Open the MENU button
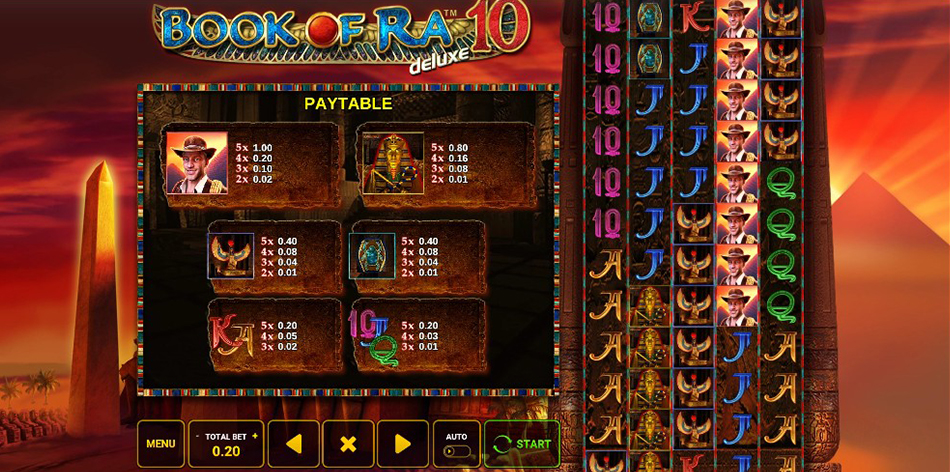Image resolution: width=950 pixels, height=472 pixels. click(160, 444)
